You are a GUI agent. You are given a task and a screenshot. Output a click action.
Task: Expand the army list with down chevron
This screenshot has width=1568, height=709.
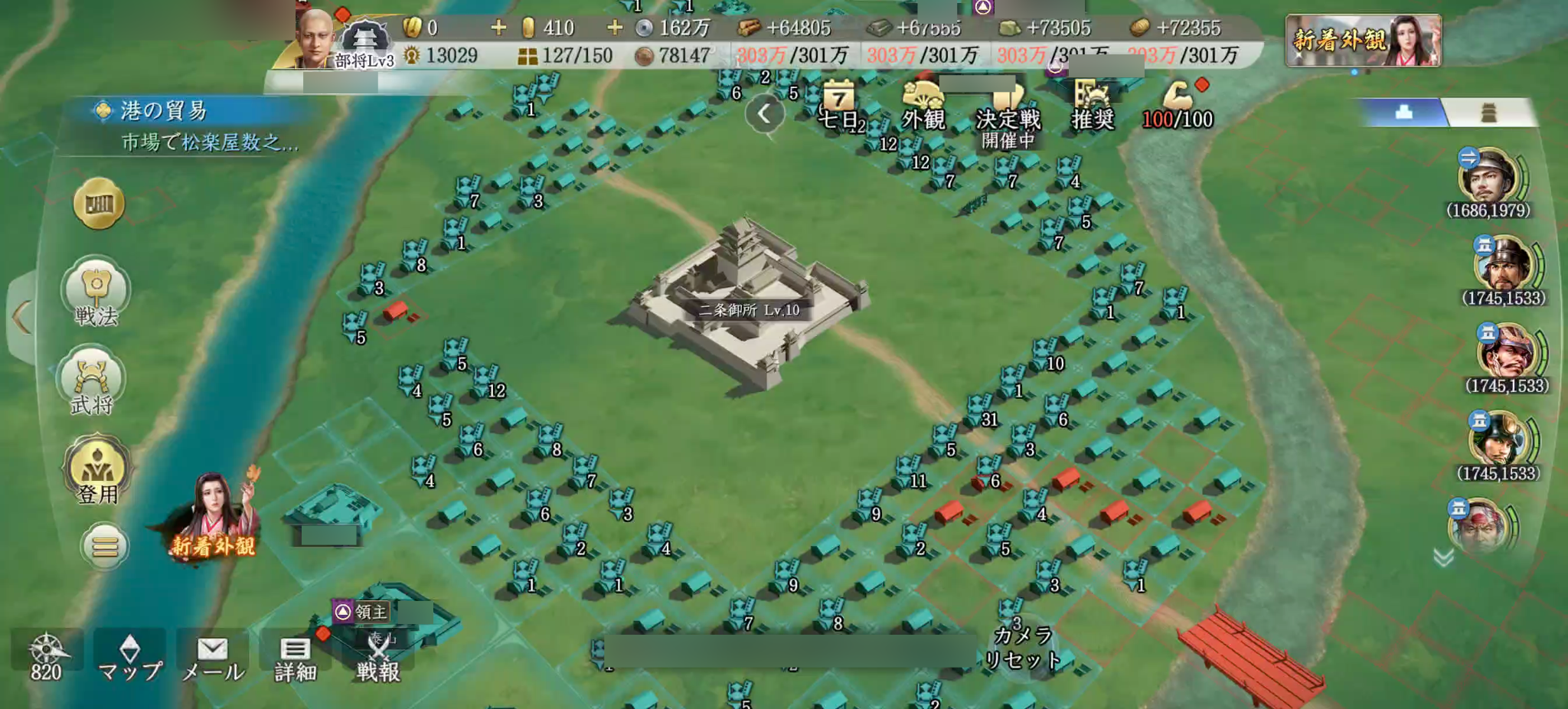tap(1443, 558)
